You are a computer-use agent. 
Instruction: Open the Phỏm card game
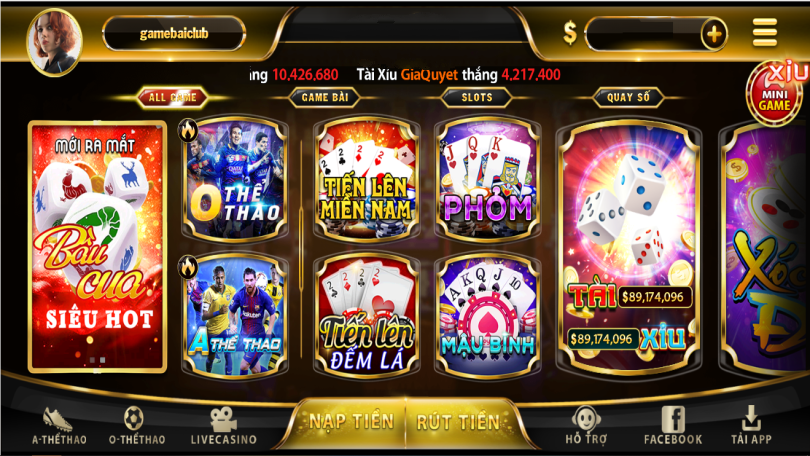pos(487,181)
